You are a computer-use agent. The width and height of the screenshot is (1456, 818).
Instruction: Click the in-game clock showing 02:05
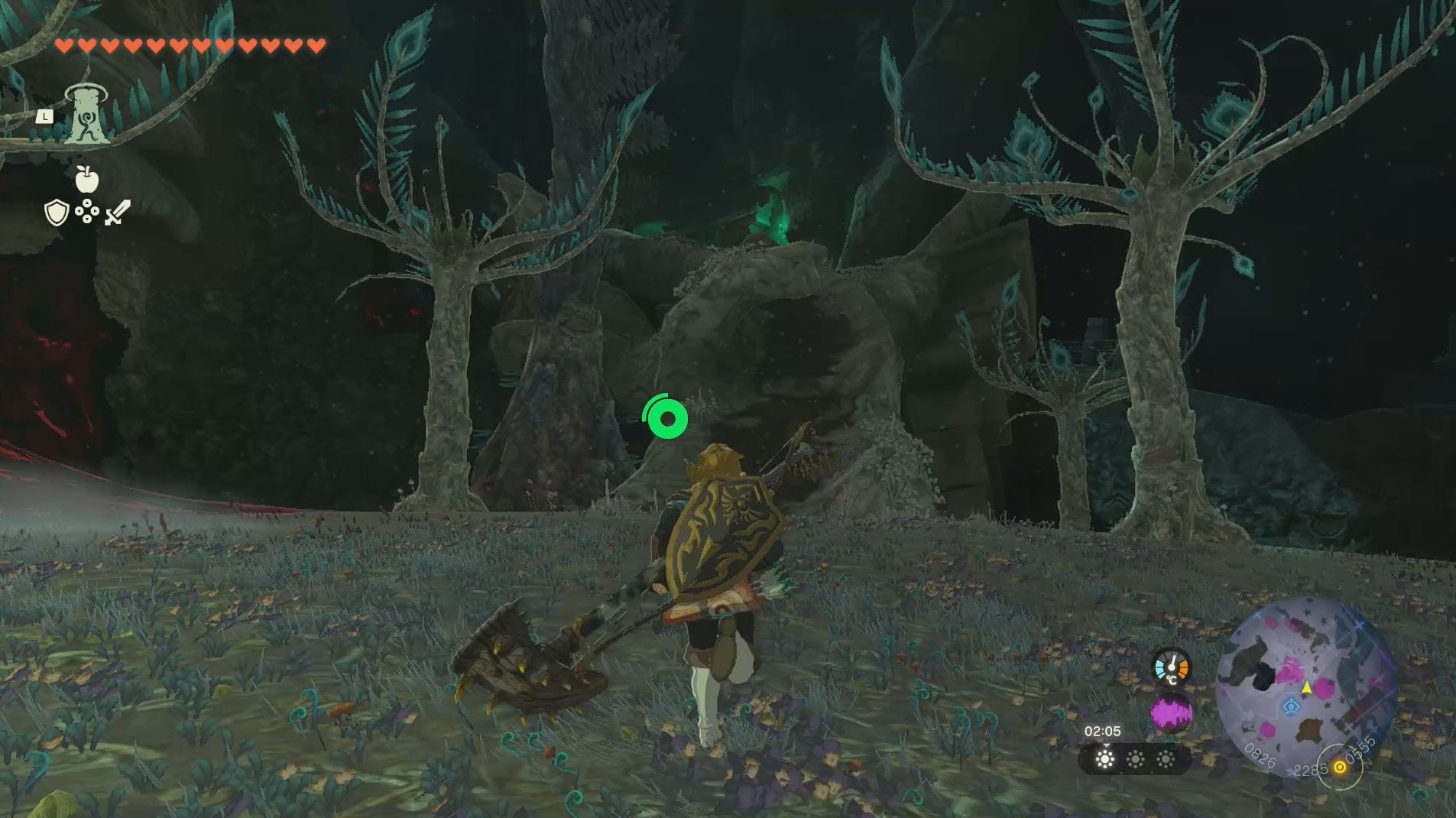(x=1102, y=732)
